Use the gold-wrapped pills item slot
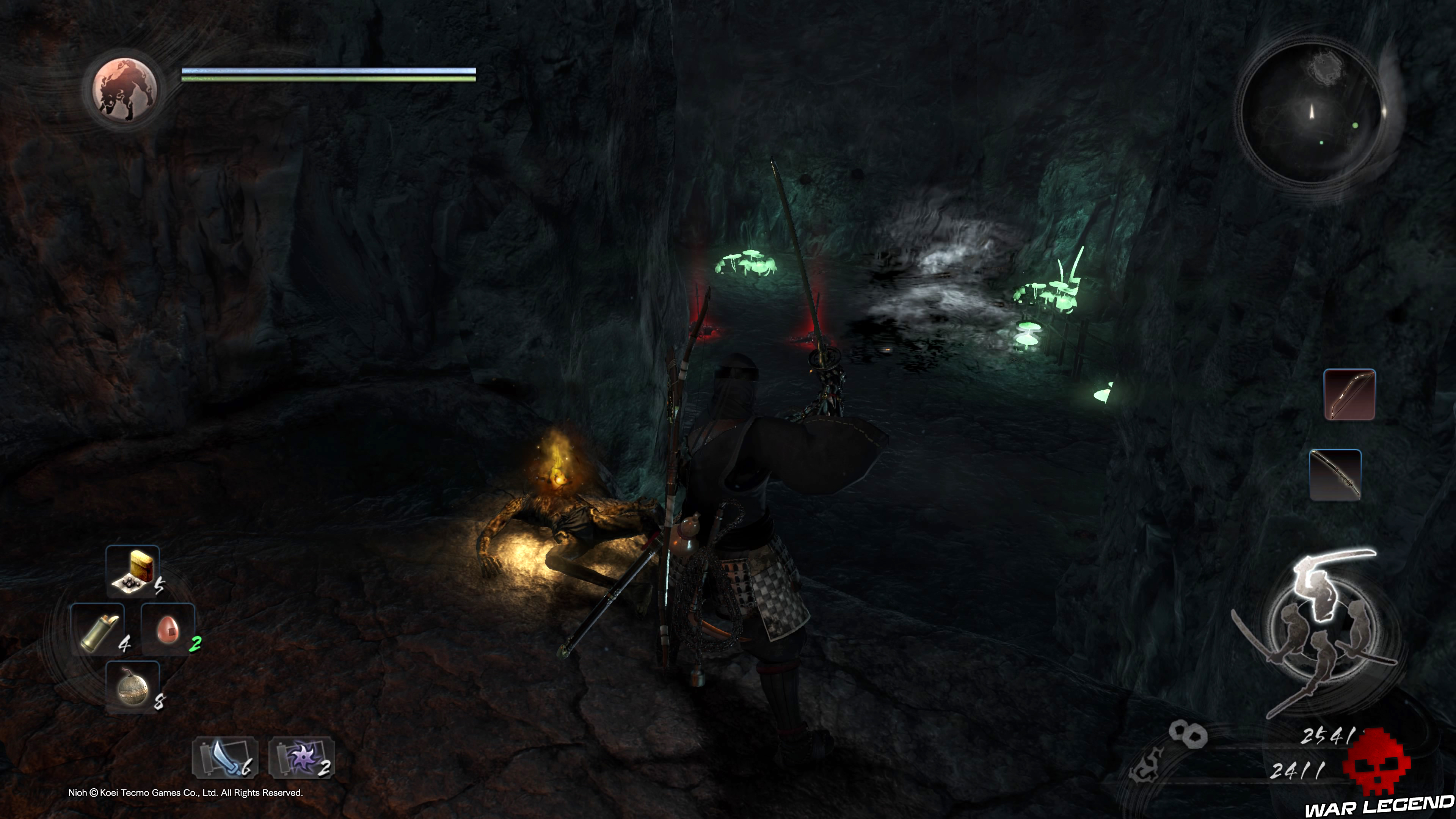 click(133, 571)
